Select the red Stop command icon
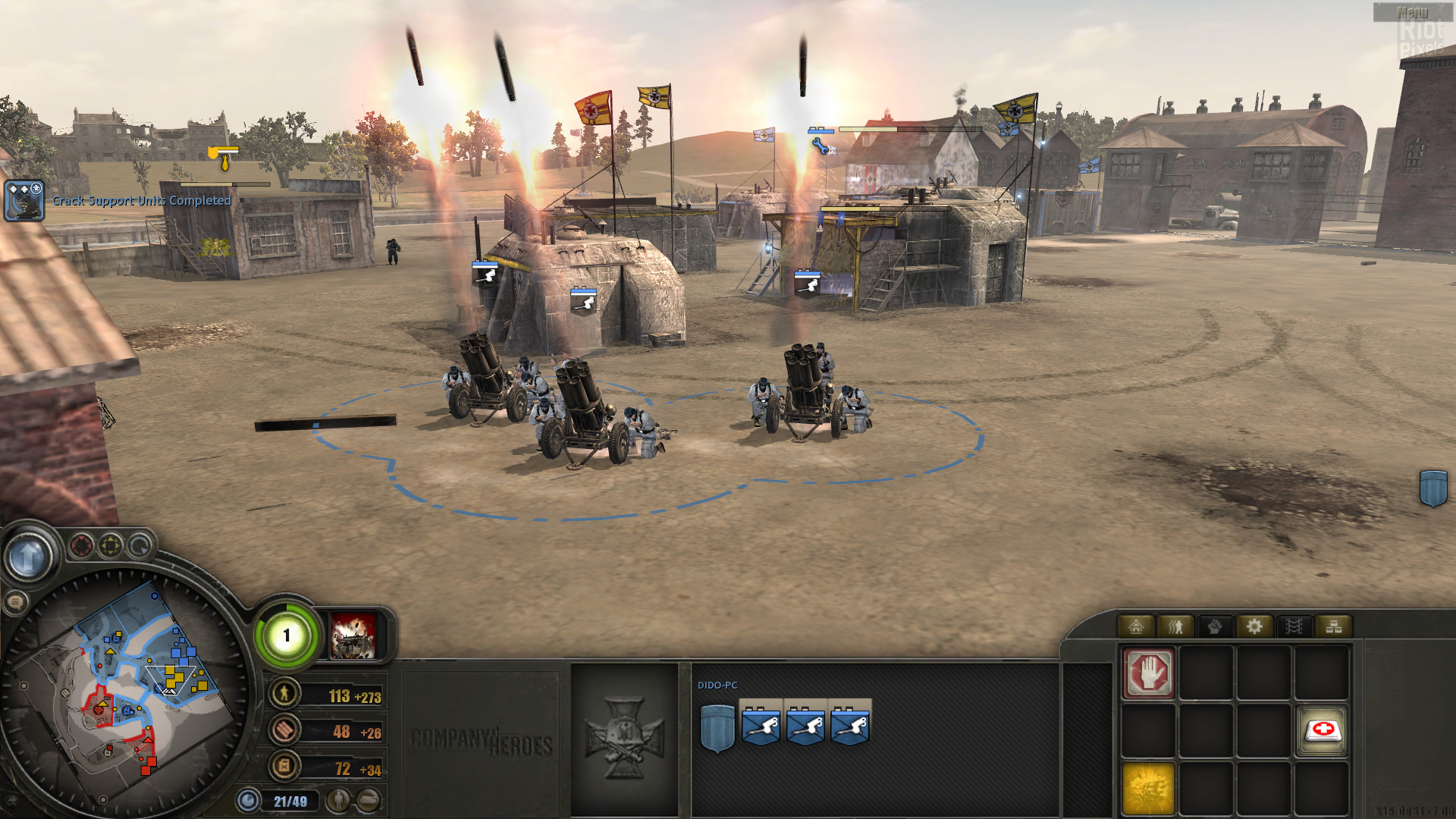 click(x=1149, y=674)
